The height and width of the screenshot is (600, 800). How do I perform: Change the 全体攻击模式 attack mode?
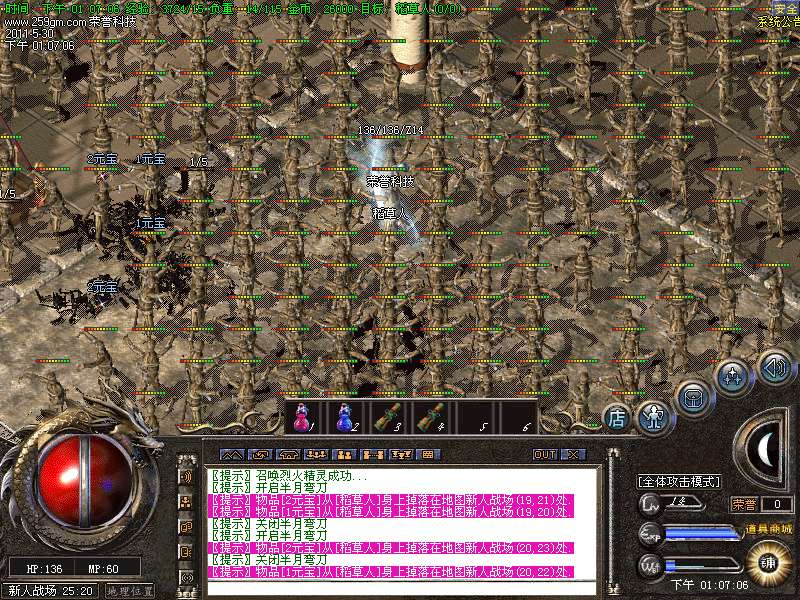click(680, 482)
